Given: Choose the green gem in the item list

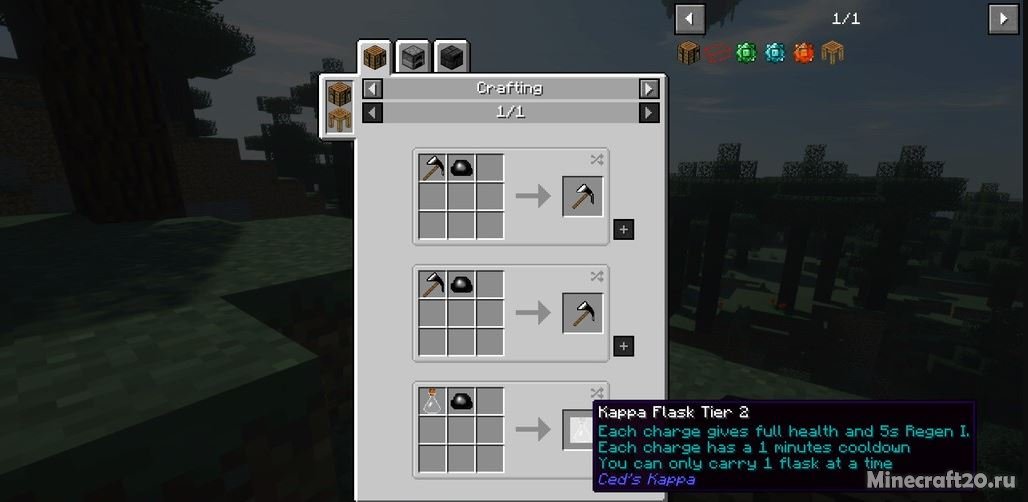Looking at the screenshot, I should coord(746,52).
